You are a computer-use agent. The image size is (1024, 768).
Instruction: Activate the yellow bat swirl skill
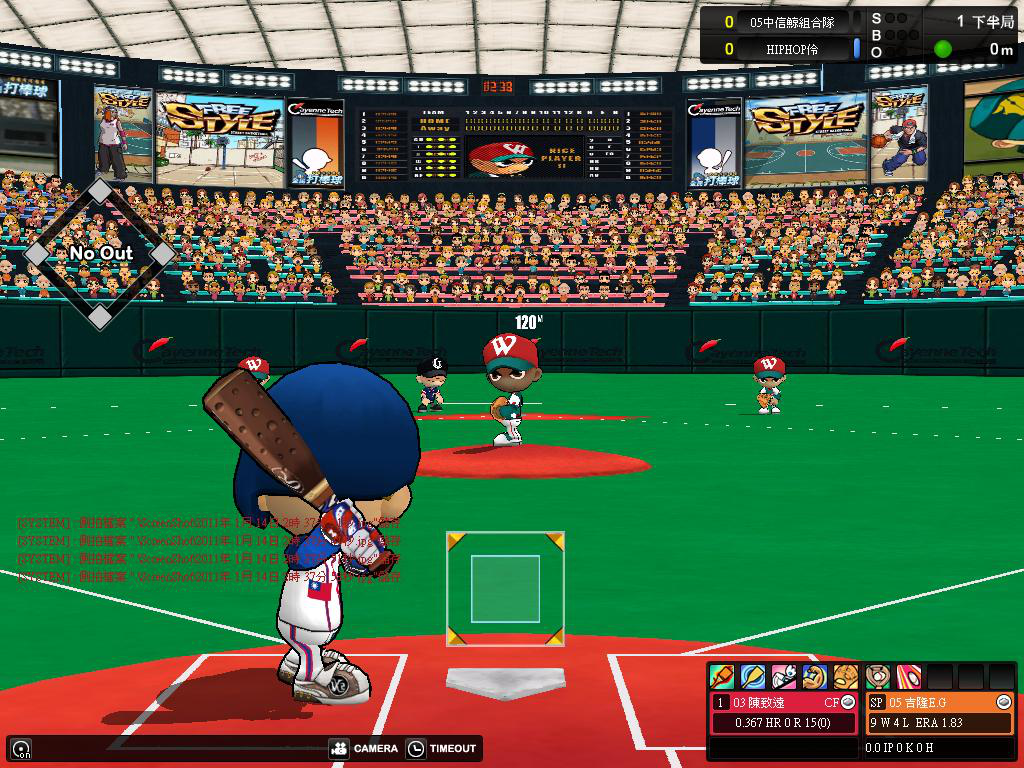coord(753,677)
